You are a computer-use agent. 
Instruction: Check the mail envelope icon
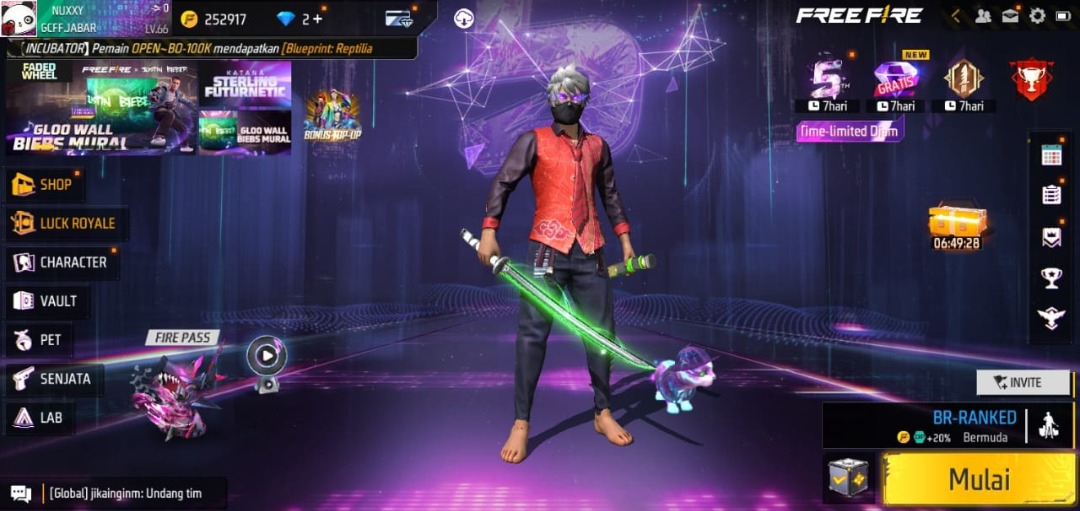[1011, 16]
